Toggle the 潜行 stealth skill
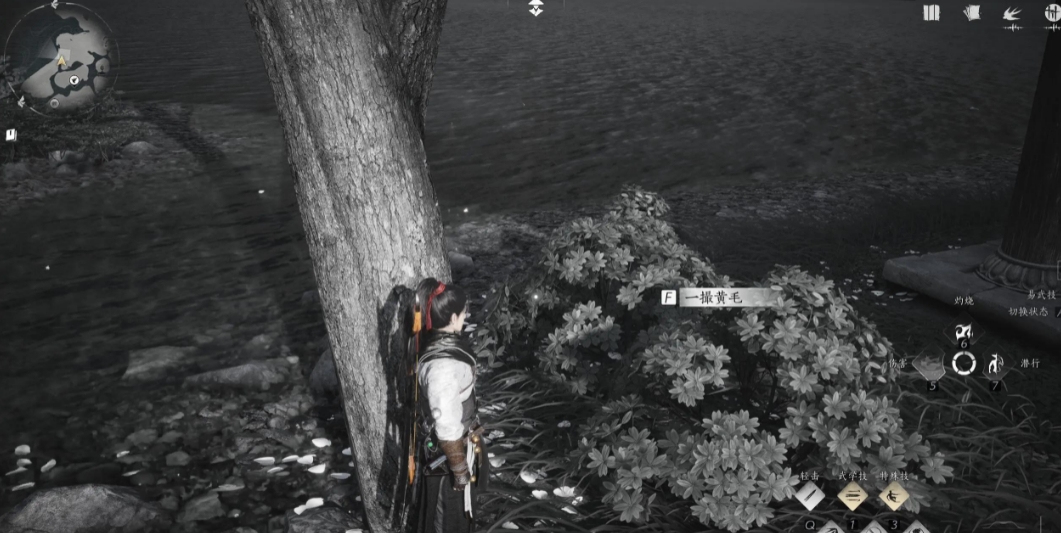The width and height of the screenshot is (1061, 533). (x=996, y=364)
